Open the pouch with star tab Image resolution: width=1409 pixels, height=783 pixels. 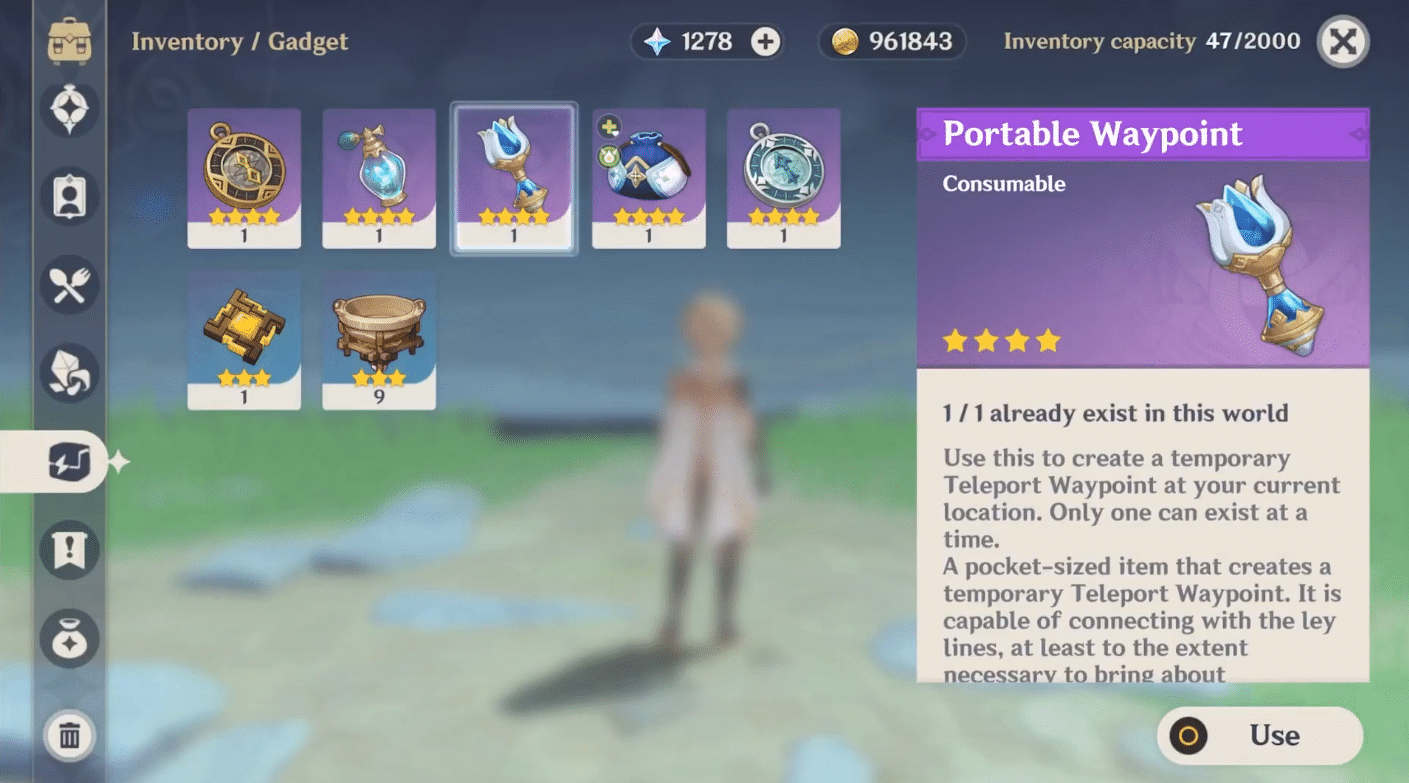click(70, 638)
